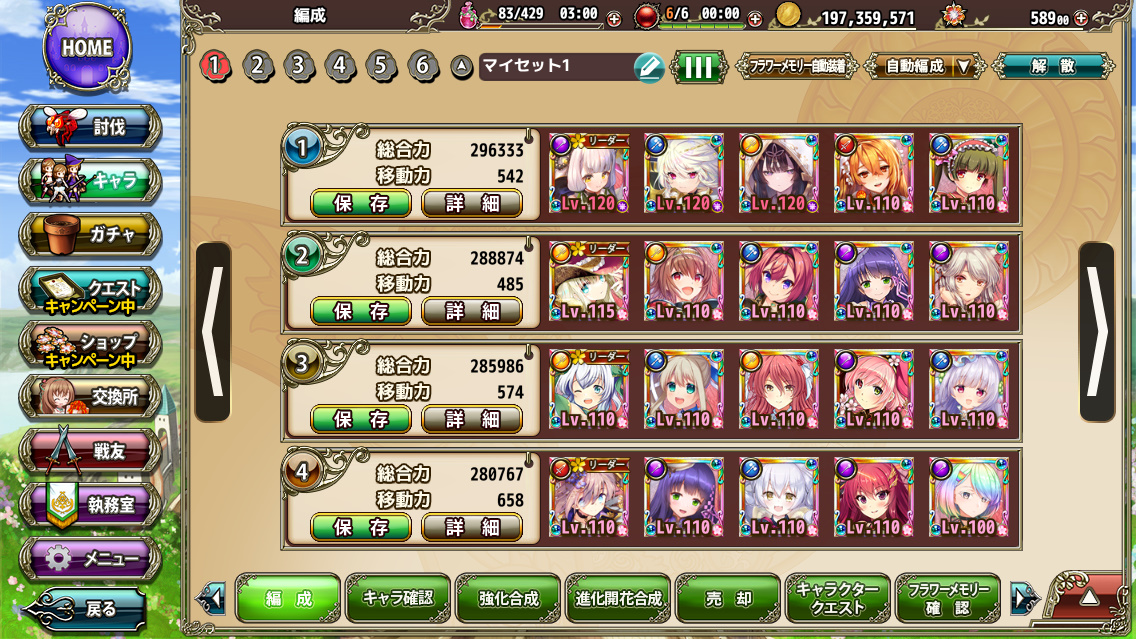Image resolution: width=1136 pixels, height=639 pixels.
Task: Go to the HOME screen
Action: [x=87, y=47]
